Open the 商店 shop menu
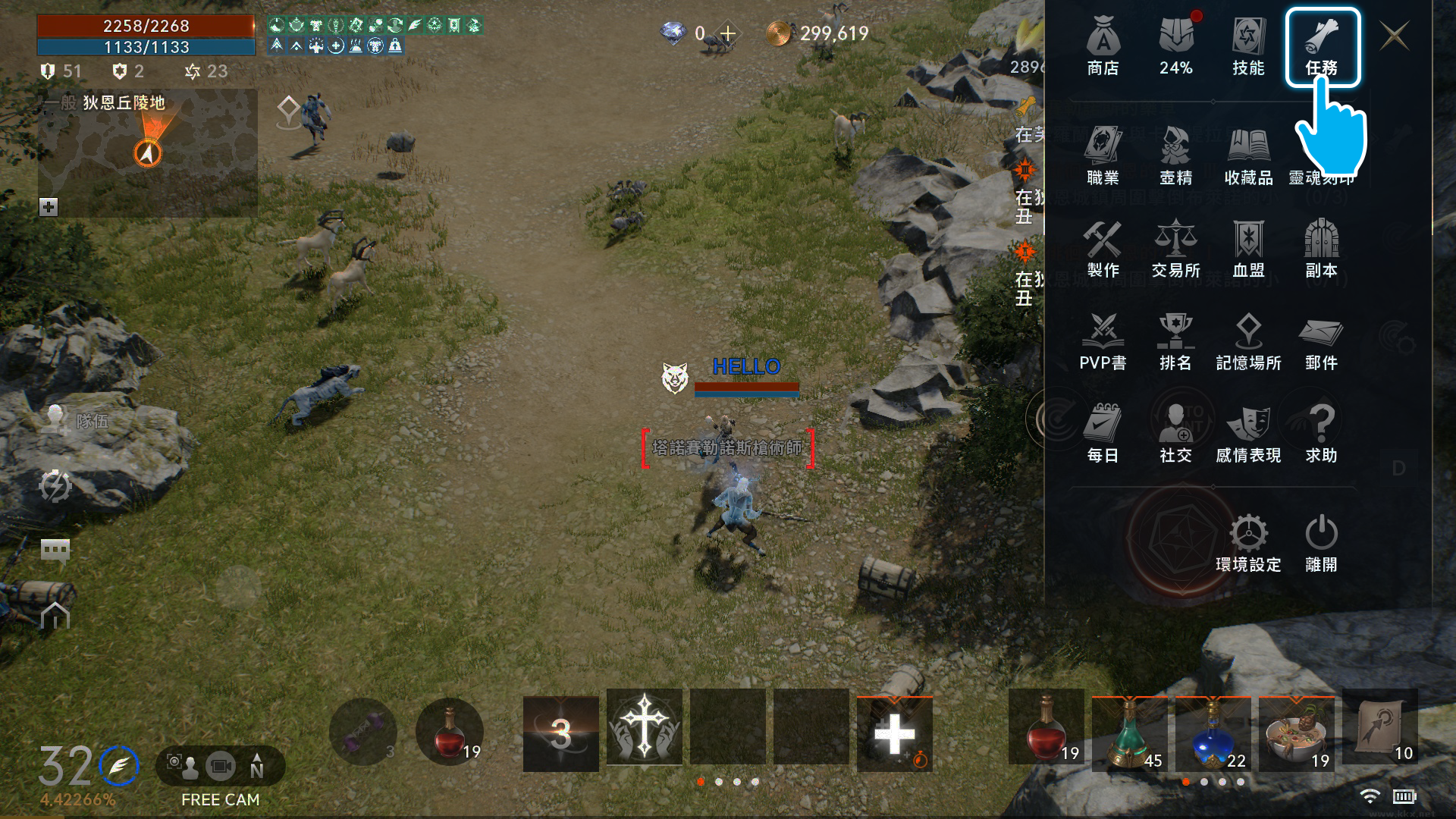Viewport: 1456px width, 819px height. point(1103,45)
